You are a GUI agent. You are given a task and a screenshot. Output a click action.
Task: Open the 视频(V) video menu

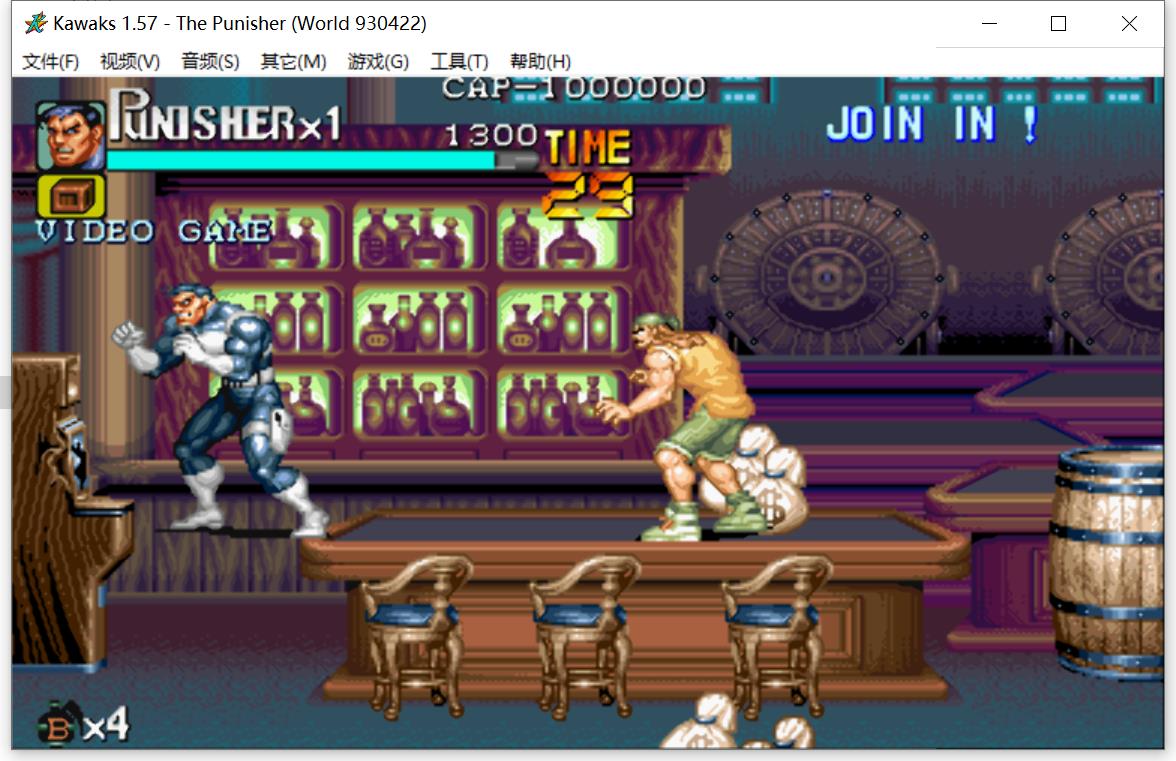click(130, 62)
